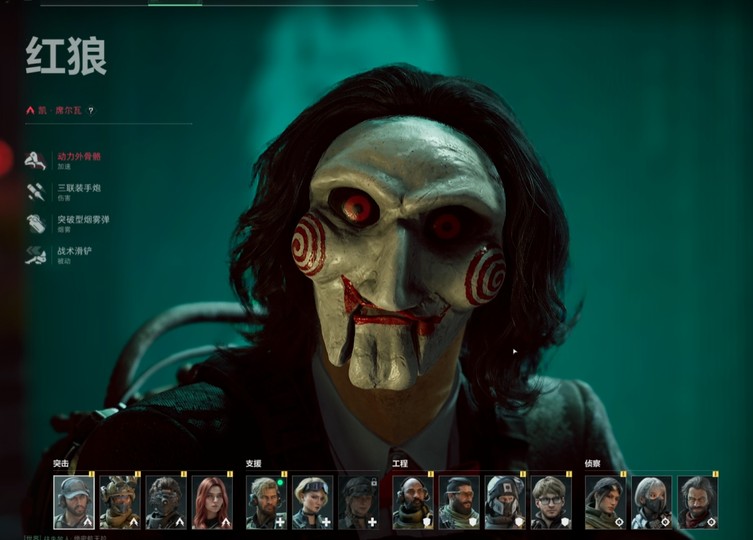Select the engineer with bandana and glasses
Image resolution: width=753 pixels, height=540 pixels.
(459, 501)
